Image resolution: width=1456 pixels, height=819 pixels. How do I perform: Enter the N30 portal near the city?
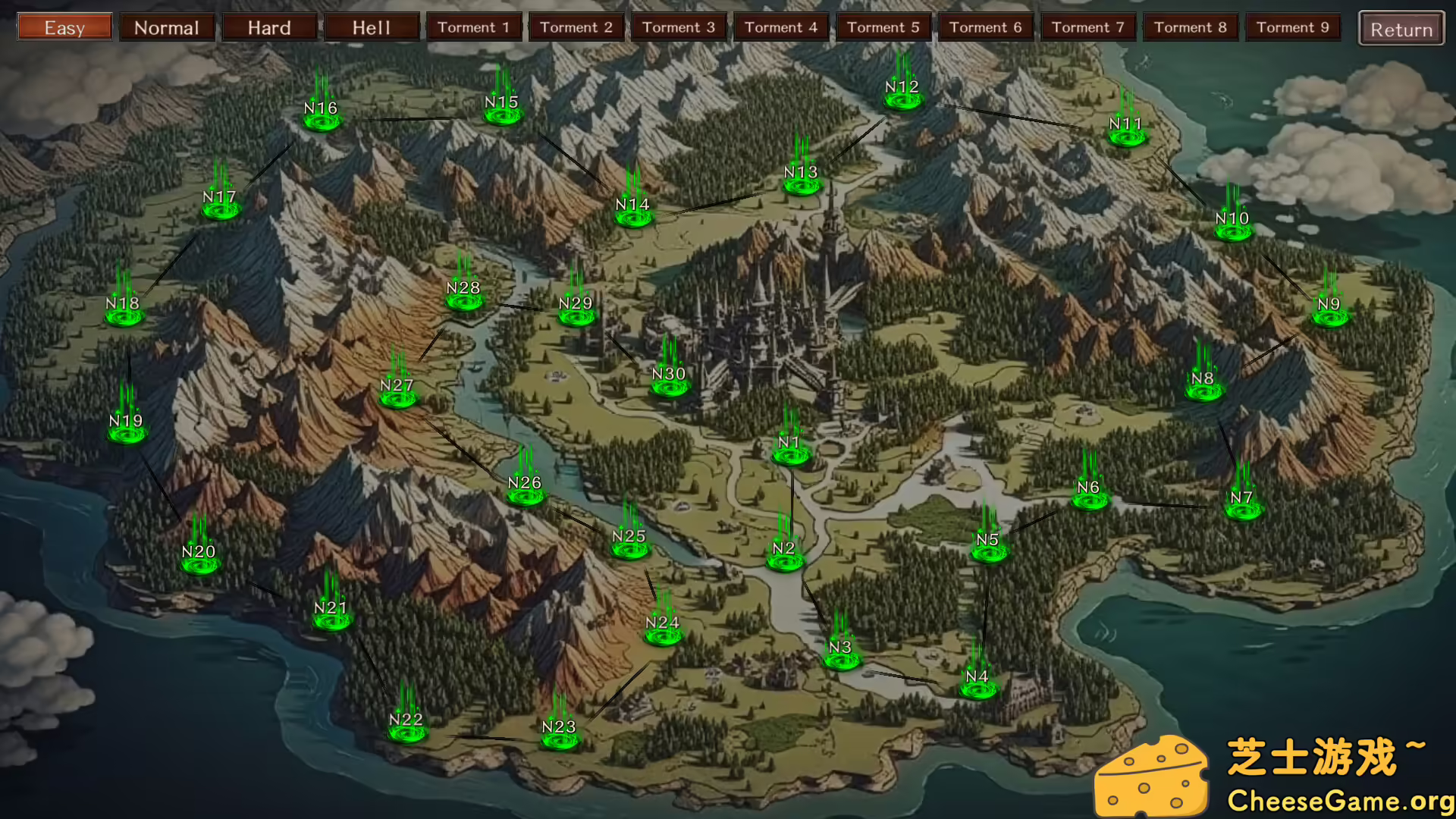pyautogui.click(x=670, y=388)
